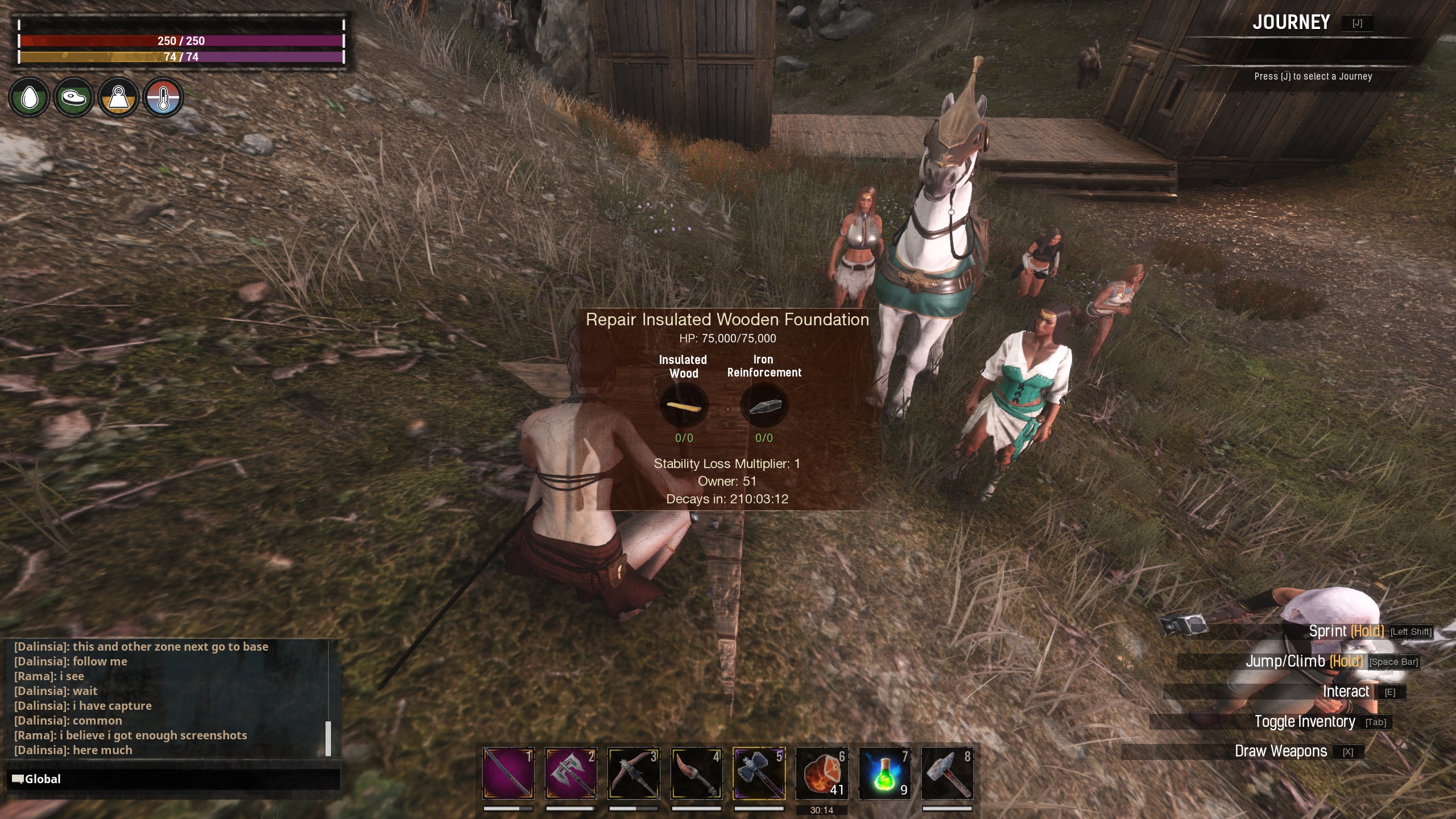Click the water drop thirst status icon
The width and height of the screenshot is (1456, 819).
29,98
